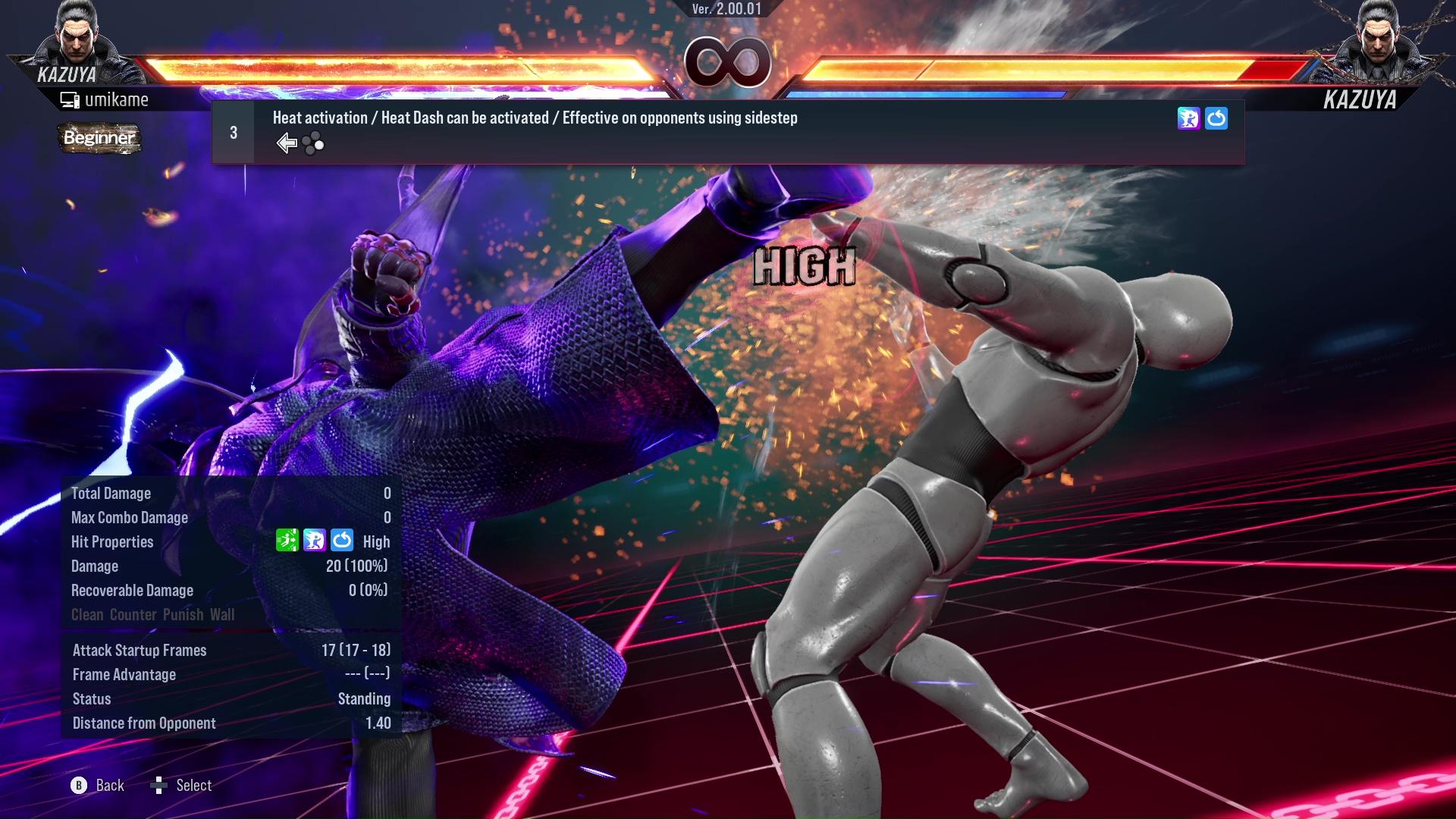Image resolution: width=1456 pixels, height=819 pixels.
Task: Select the Heat activation icon in Hit Properties
Action: click(x=314, y=541)
